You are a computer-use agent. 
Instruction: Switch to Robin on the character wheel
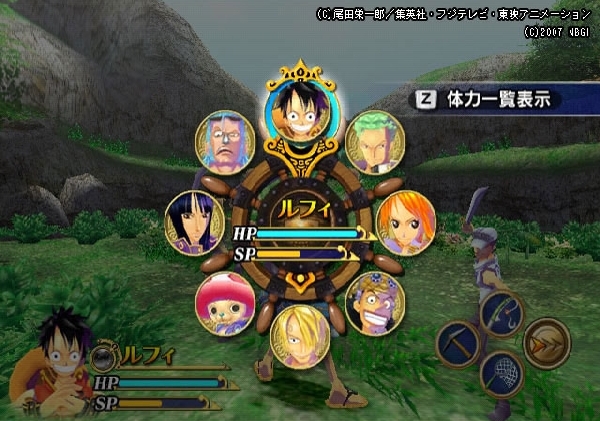[194, 222]
